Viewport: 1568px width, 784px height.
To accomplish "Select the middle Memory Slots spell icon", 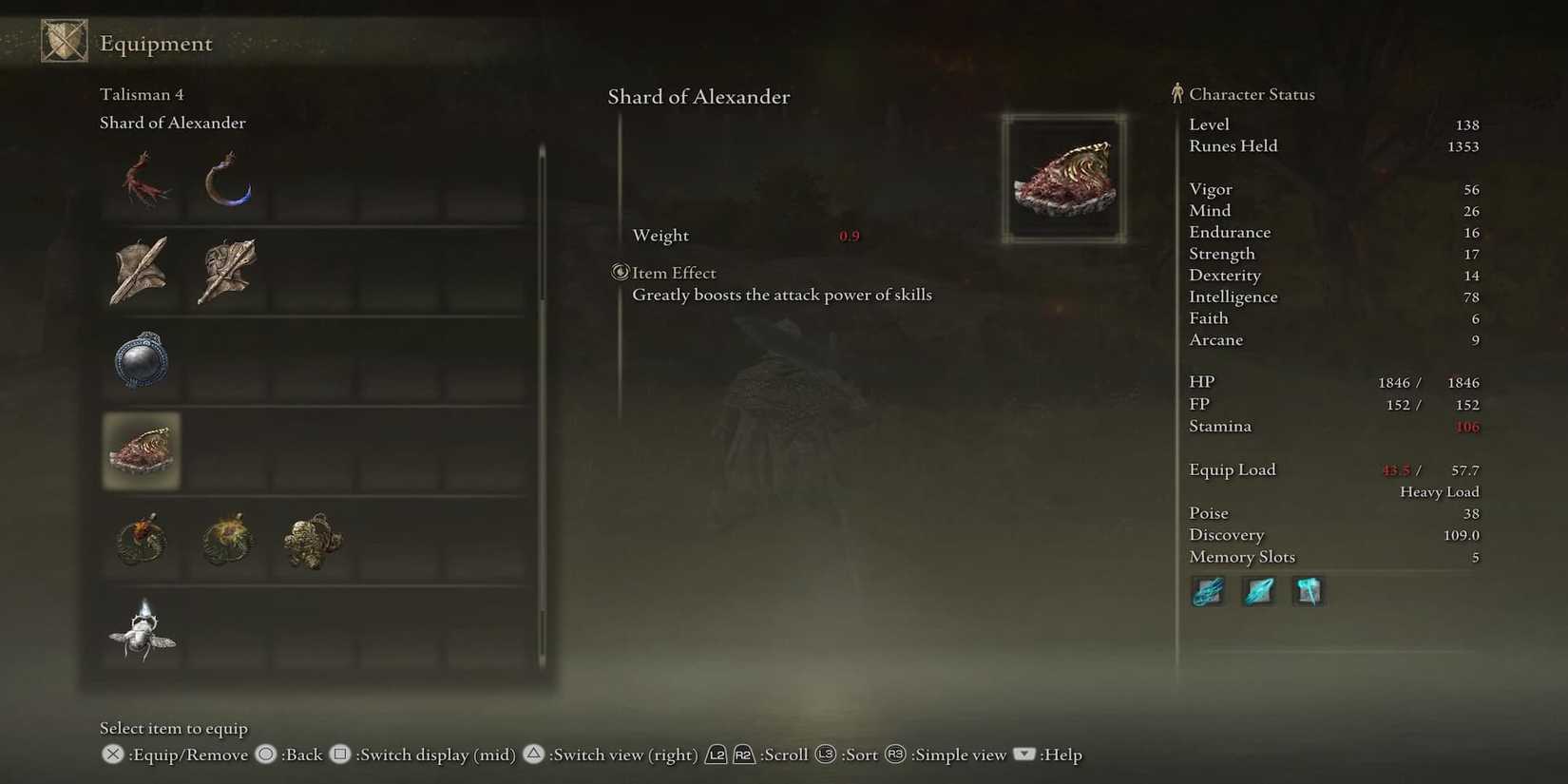I will [x=1258, y=590].
